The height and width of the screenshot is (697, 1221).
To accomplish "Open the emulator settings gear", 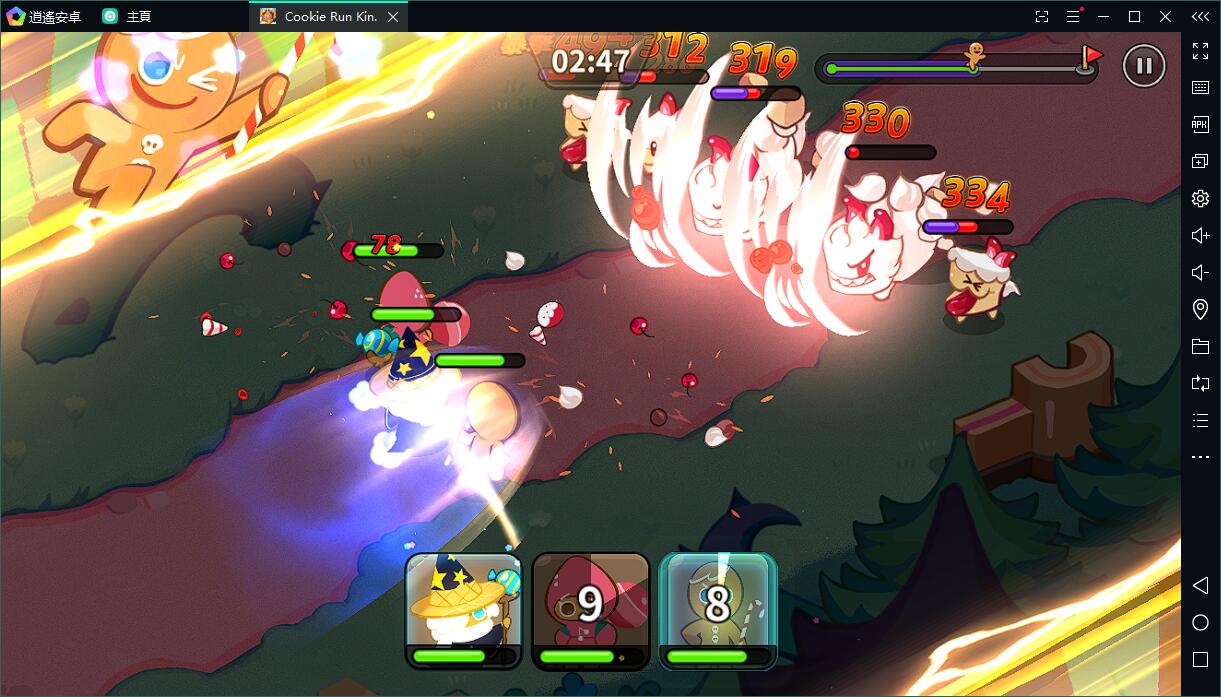I will pyautogui.click(x=1200, y=198).
